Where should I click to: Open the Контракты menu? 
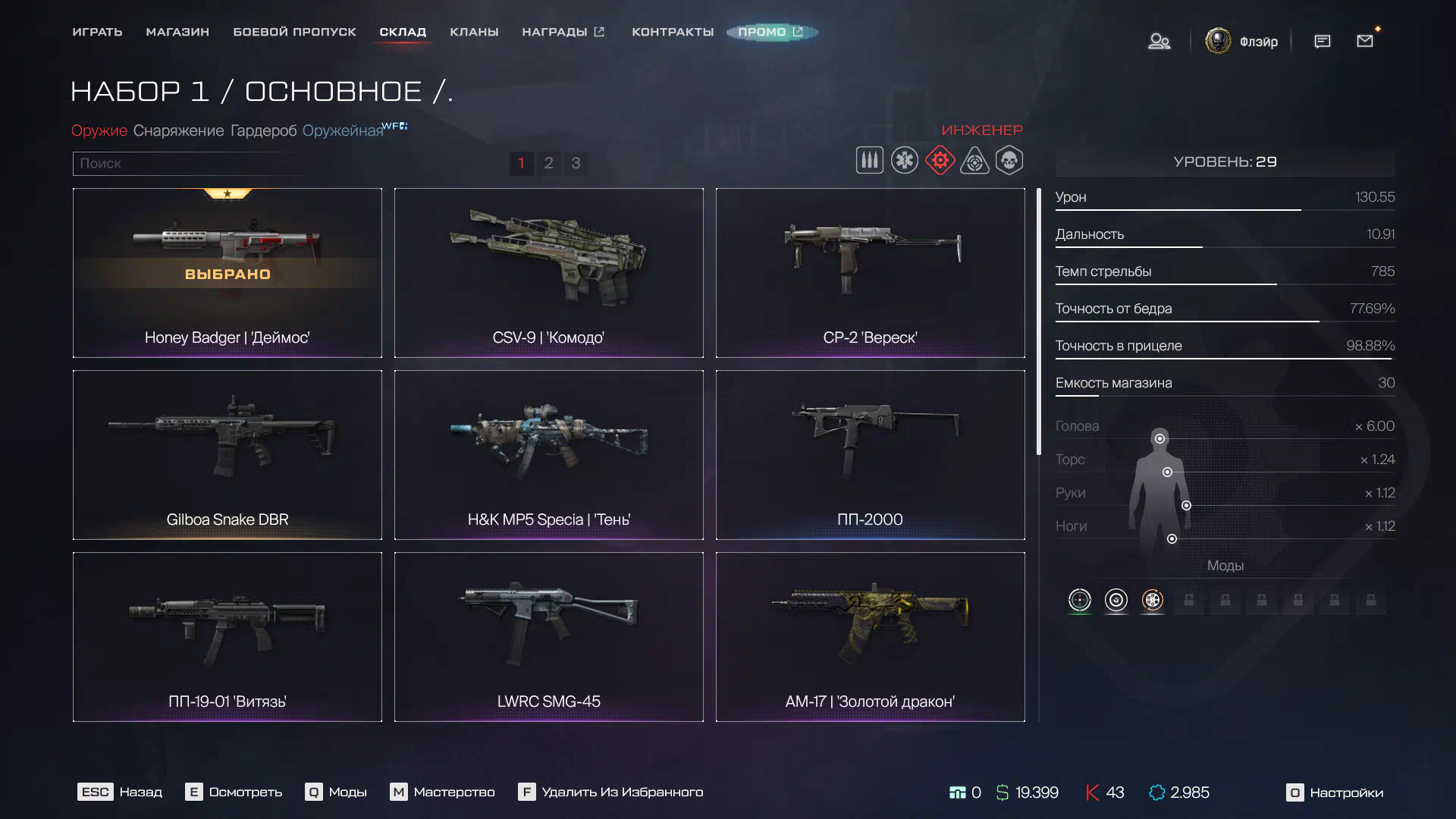click(673, 32)
